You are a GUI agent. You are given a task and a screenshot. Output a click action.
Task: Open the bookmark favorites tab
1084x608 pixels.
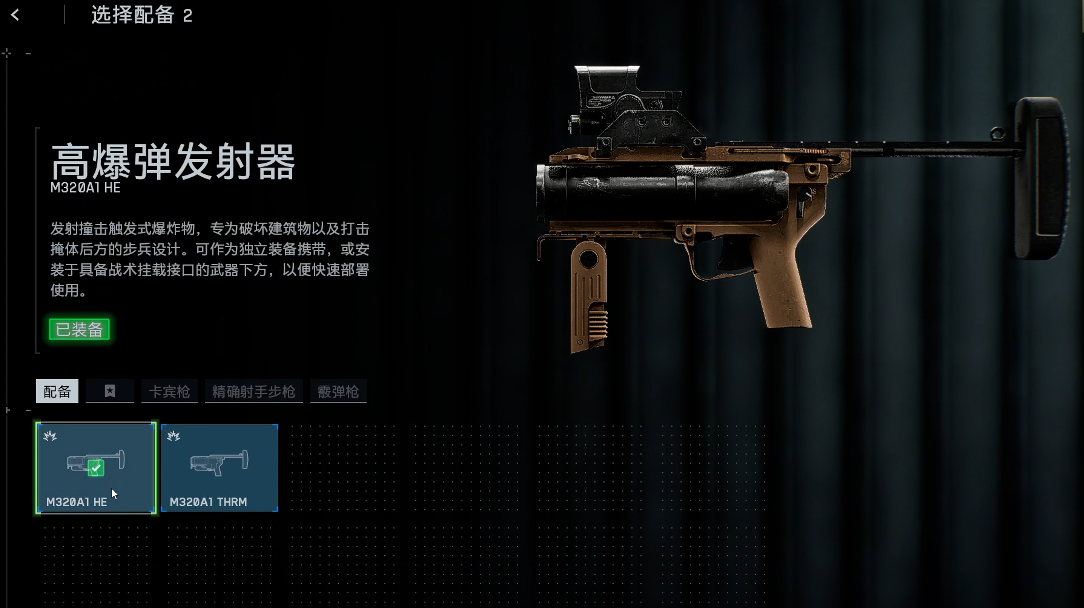[x=110, y=391]
